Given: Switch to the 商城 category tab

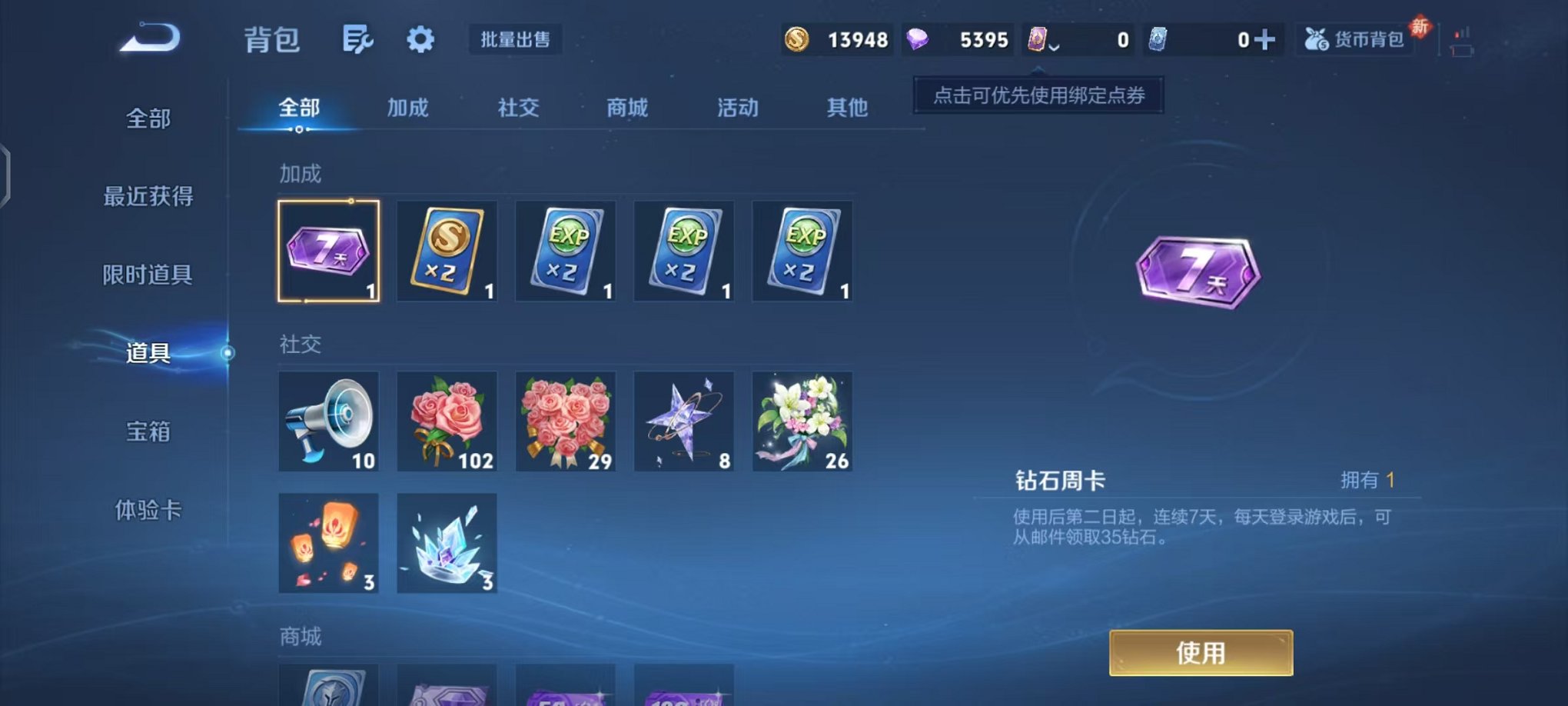Looking at the screenshot, I should point(626,108).
